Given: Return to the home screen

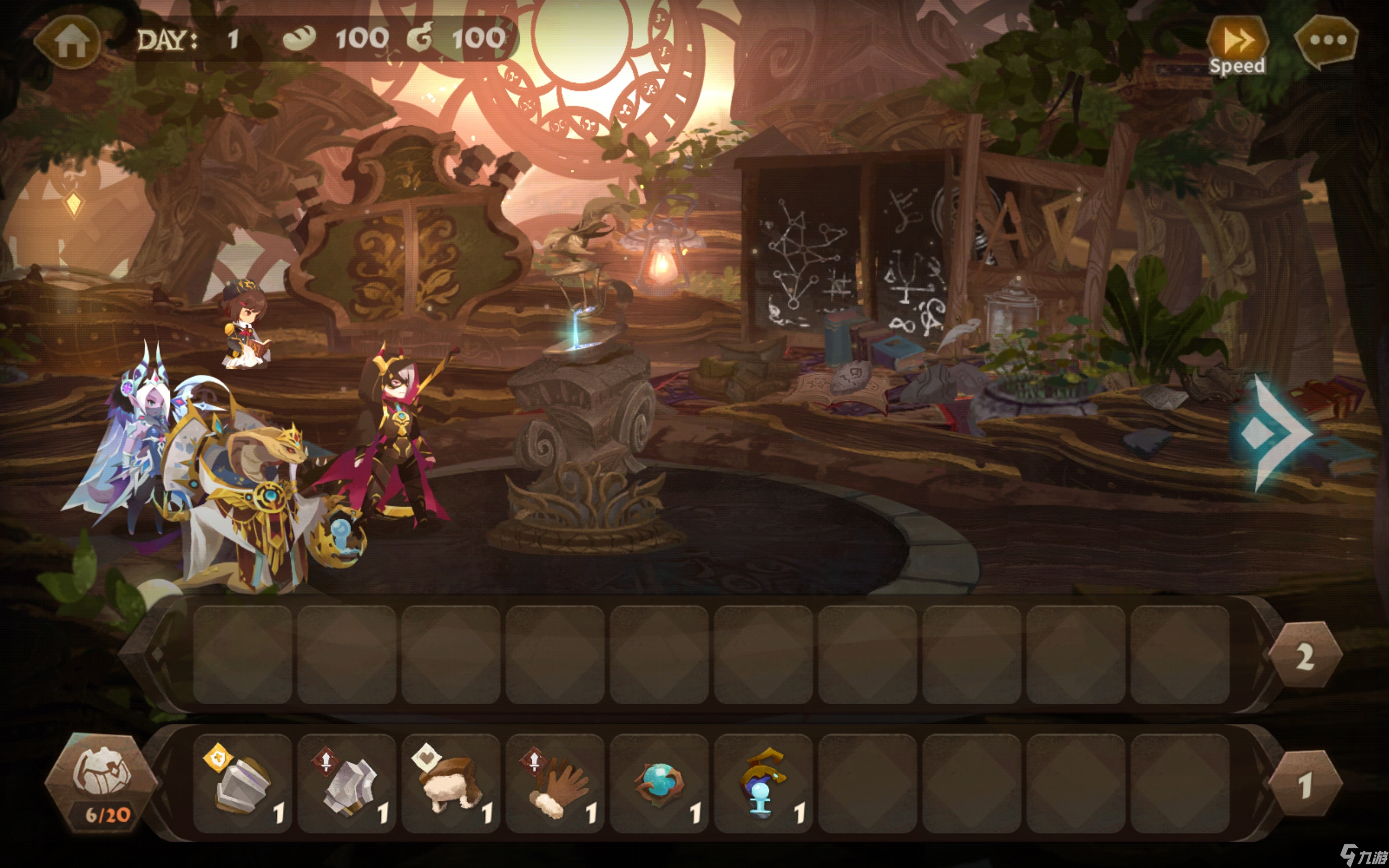Looking at the screenshot, I should 69,41.
